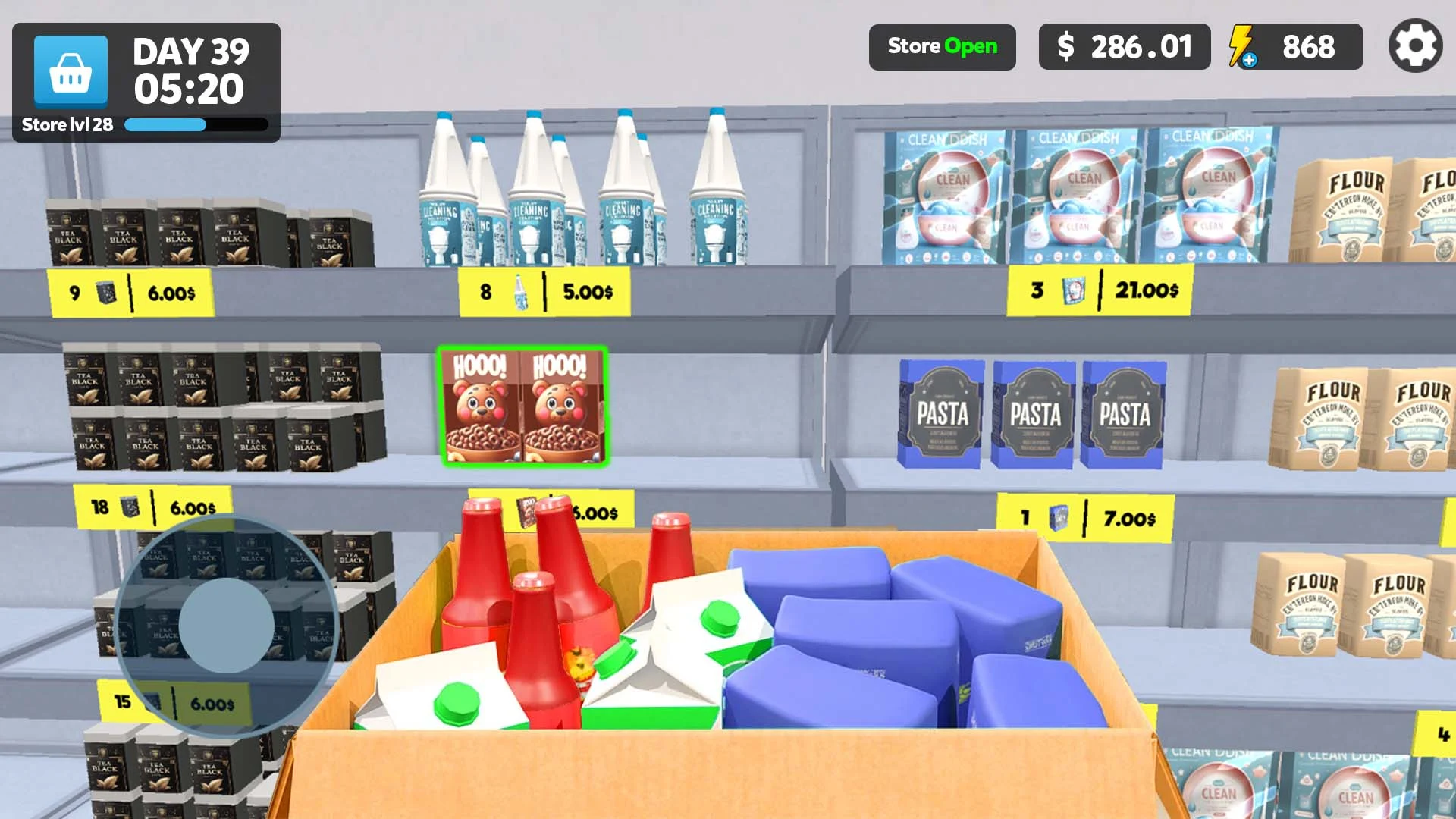
Task: Click the Store lvl 28 label
Action: 67,124
